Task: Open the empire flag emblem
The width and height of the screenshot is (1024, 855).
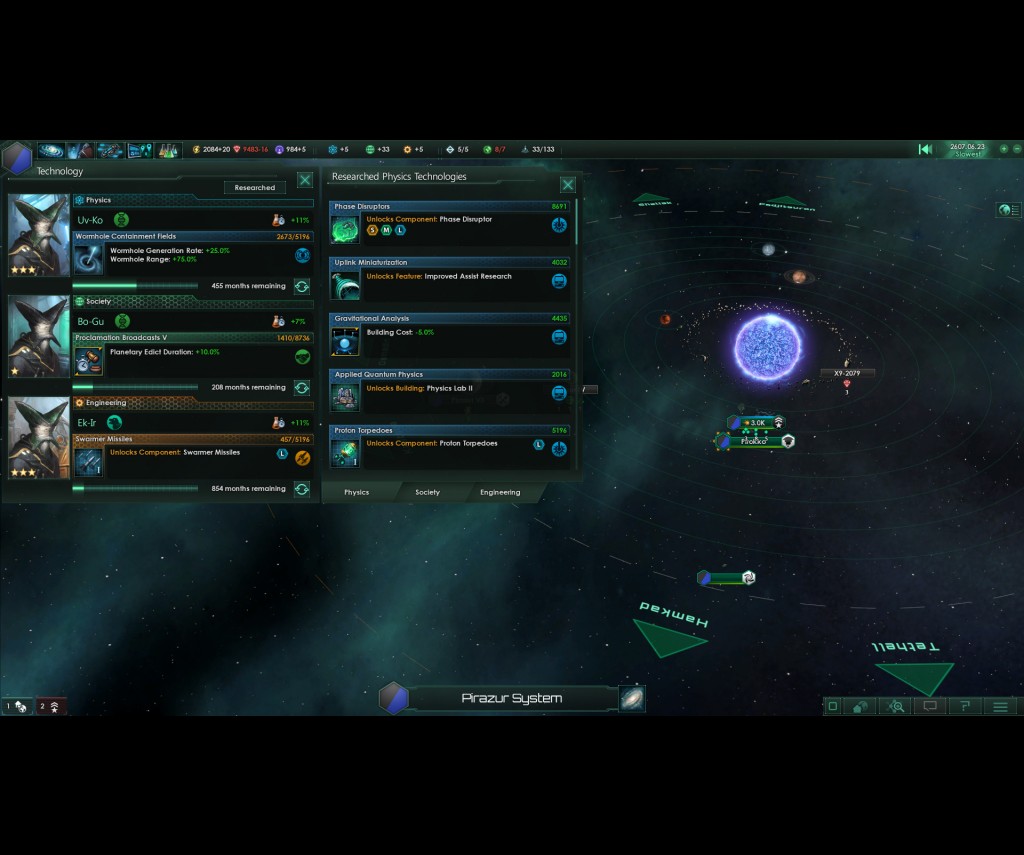Action: (x=16, y=158)
